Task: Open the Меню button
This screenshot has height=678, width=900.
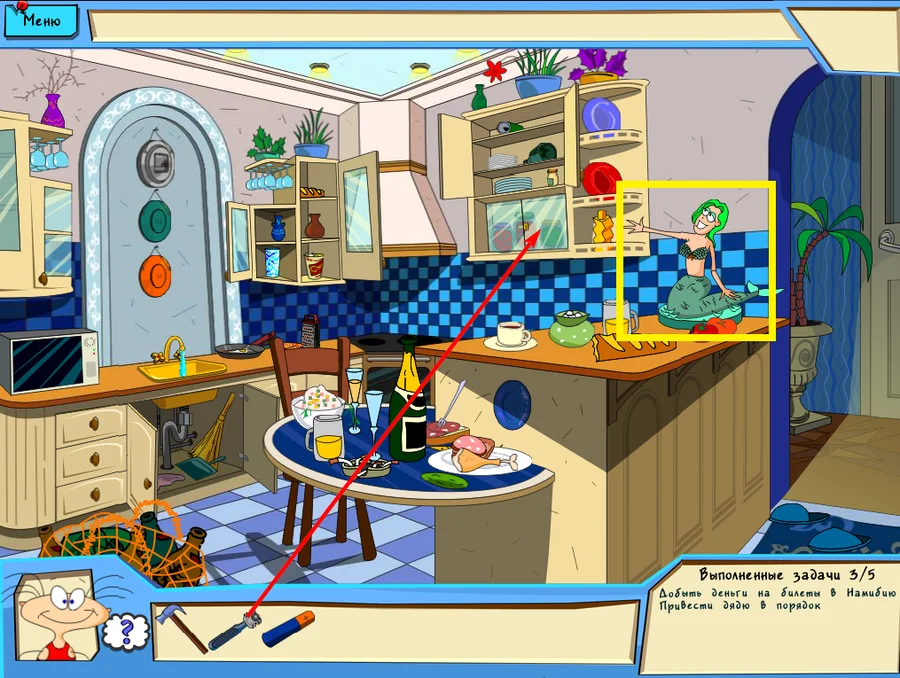Action: pyautogui.click(x=41, y=19)
